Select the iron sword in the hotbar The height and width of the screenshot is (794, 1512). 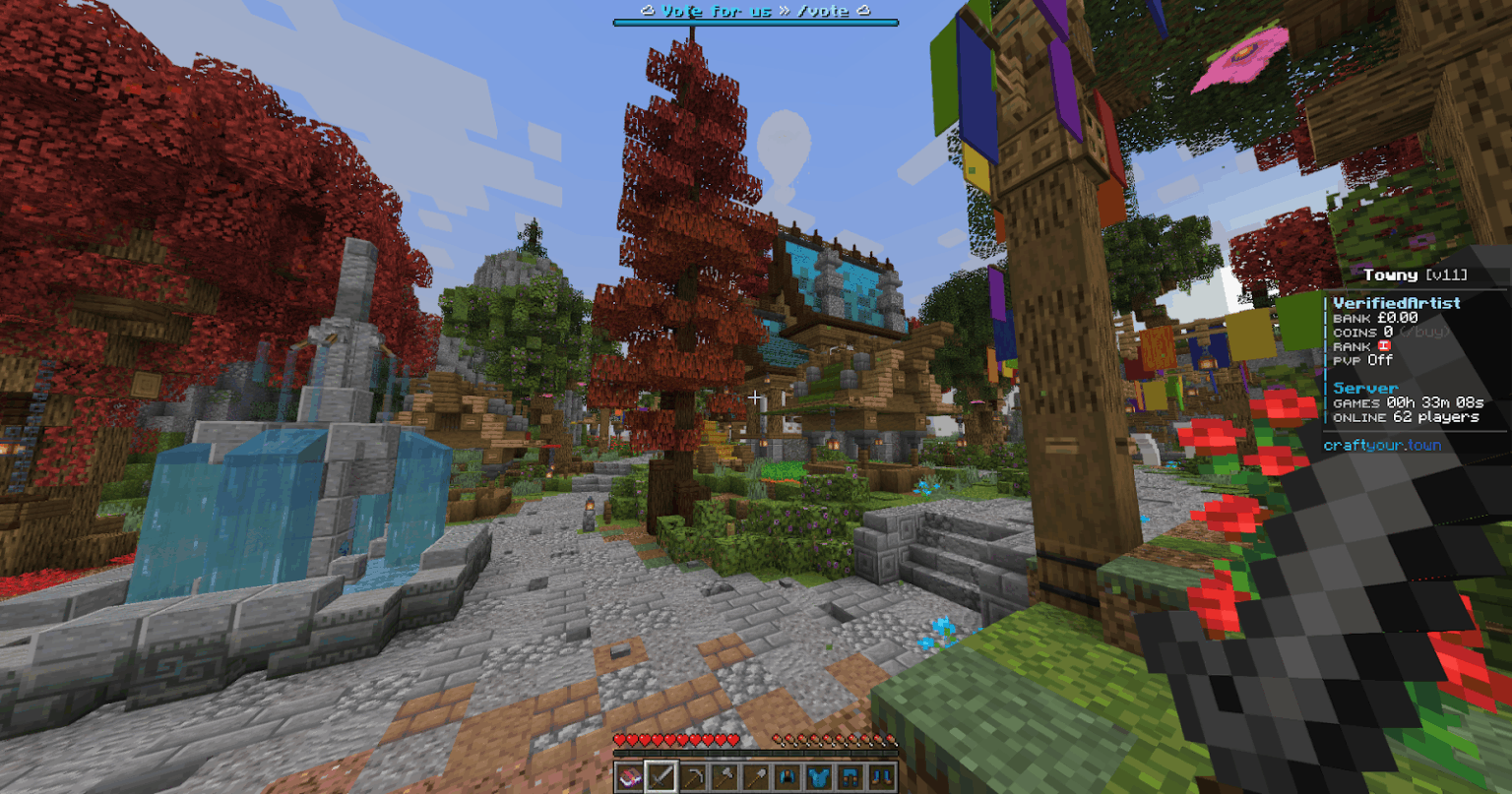pos(661,777)
